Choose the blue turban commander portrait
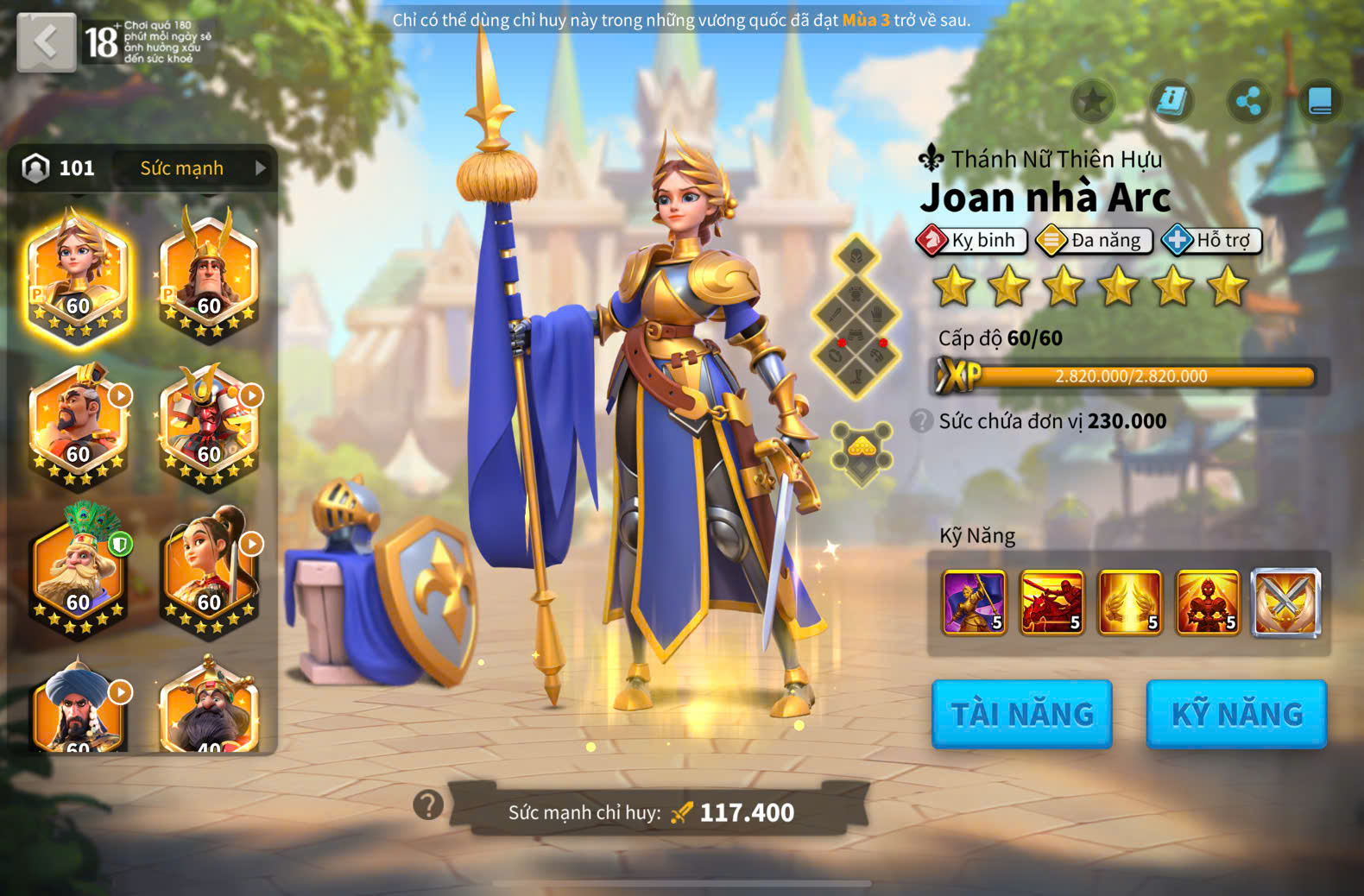The height and width of the screenshot is (896, 1364). click(x=78, y=708)
